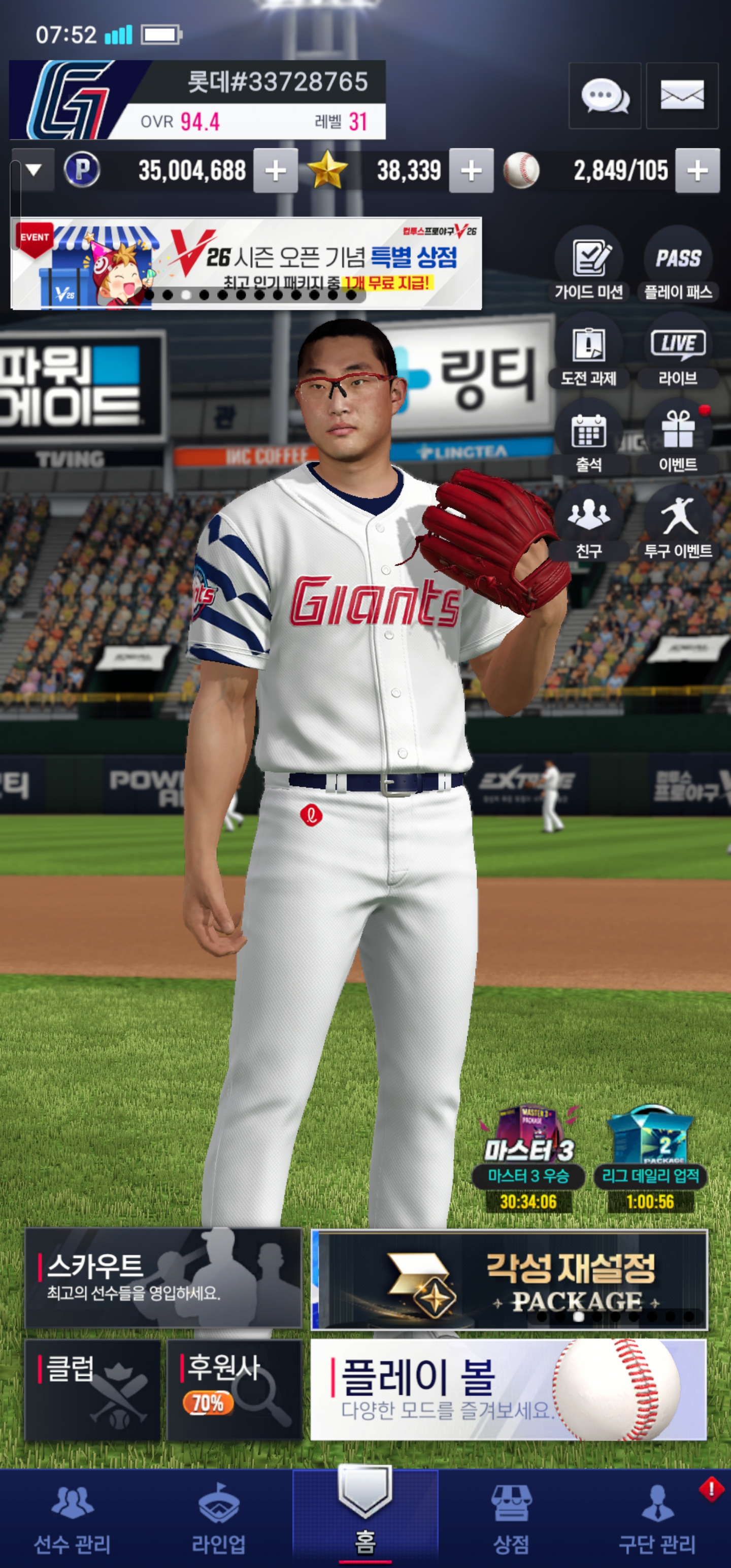
Task: Open the 라이브 LIVE menu
Action: (678, 352)
